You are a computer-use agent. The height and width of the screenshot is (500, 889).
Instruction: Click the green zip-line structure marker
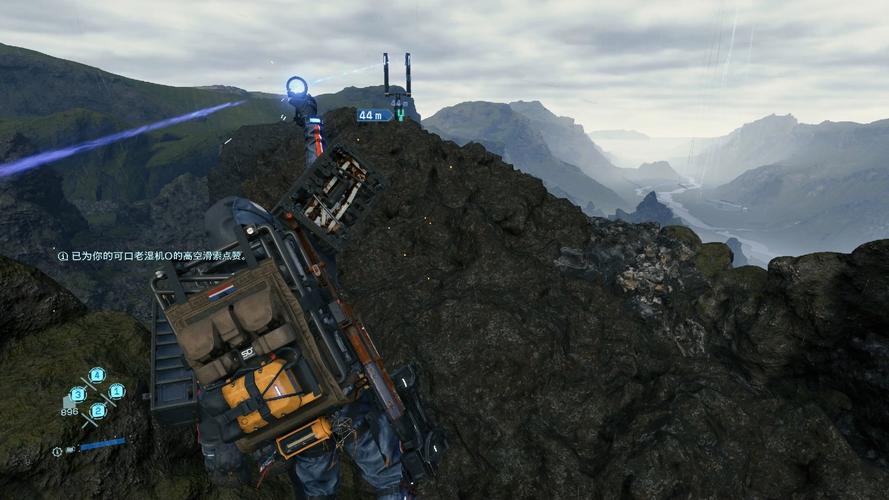click(x=400, y=115)
